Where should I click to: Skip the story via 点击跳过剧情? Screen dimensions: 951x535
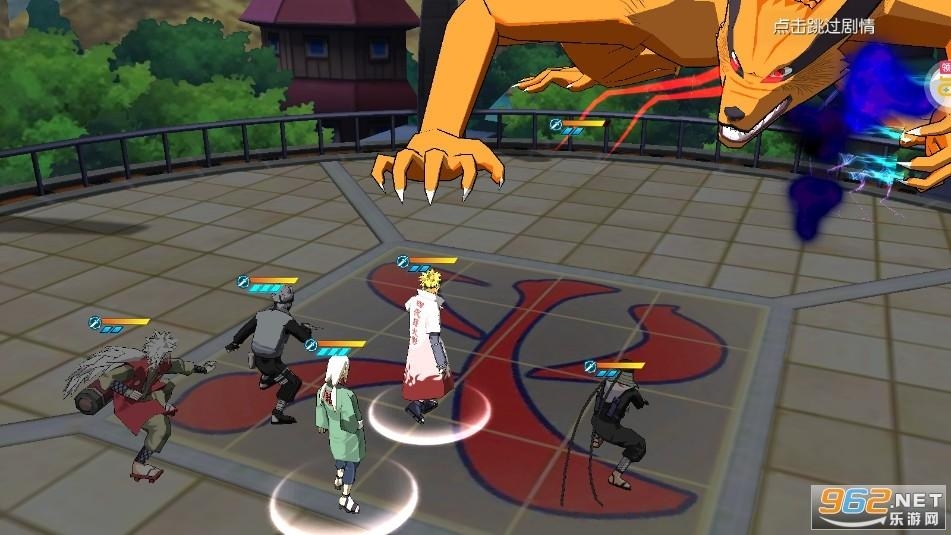tap(823, 26)
